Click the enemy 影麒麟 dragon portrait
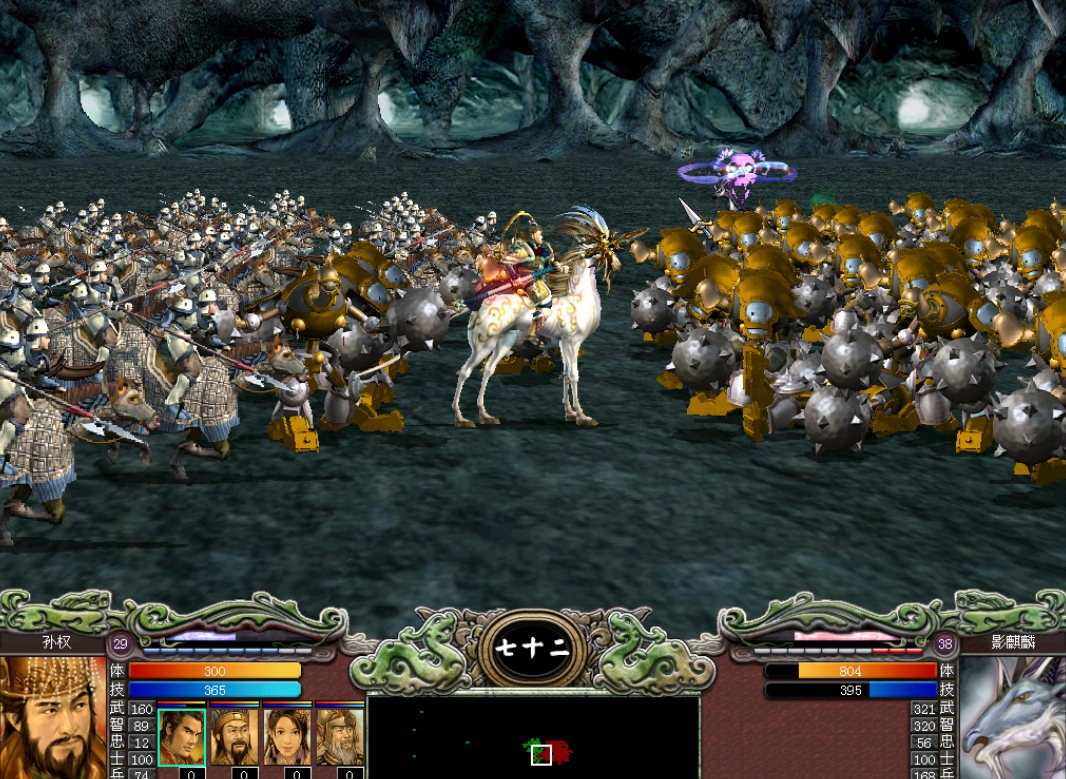1066x779 pixels. [x=1012, y=717]
